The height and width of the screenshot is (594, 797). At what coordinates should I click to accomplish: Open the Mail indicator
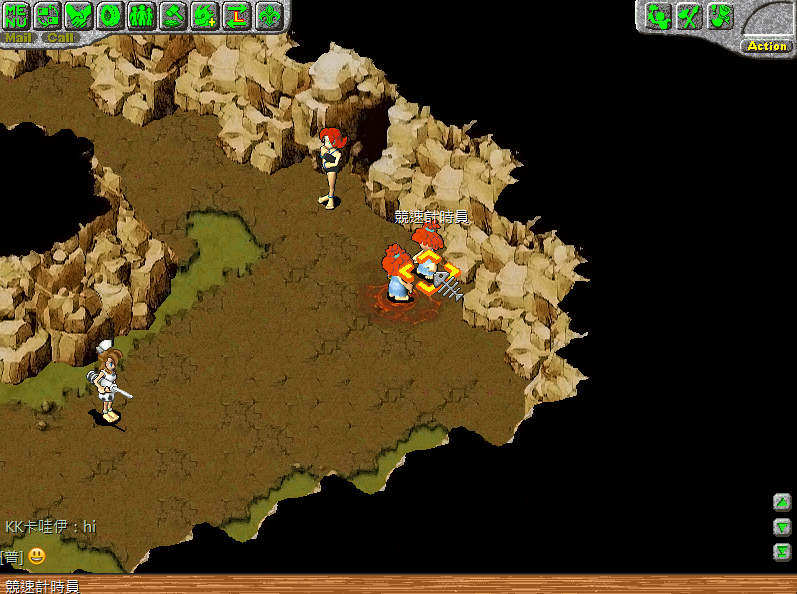tap(18, 38)
